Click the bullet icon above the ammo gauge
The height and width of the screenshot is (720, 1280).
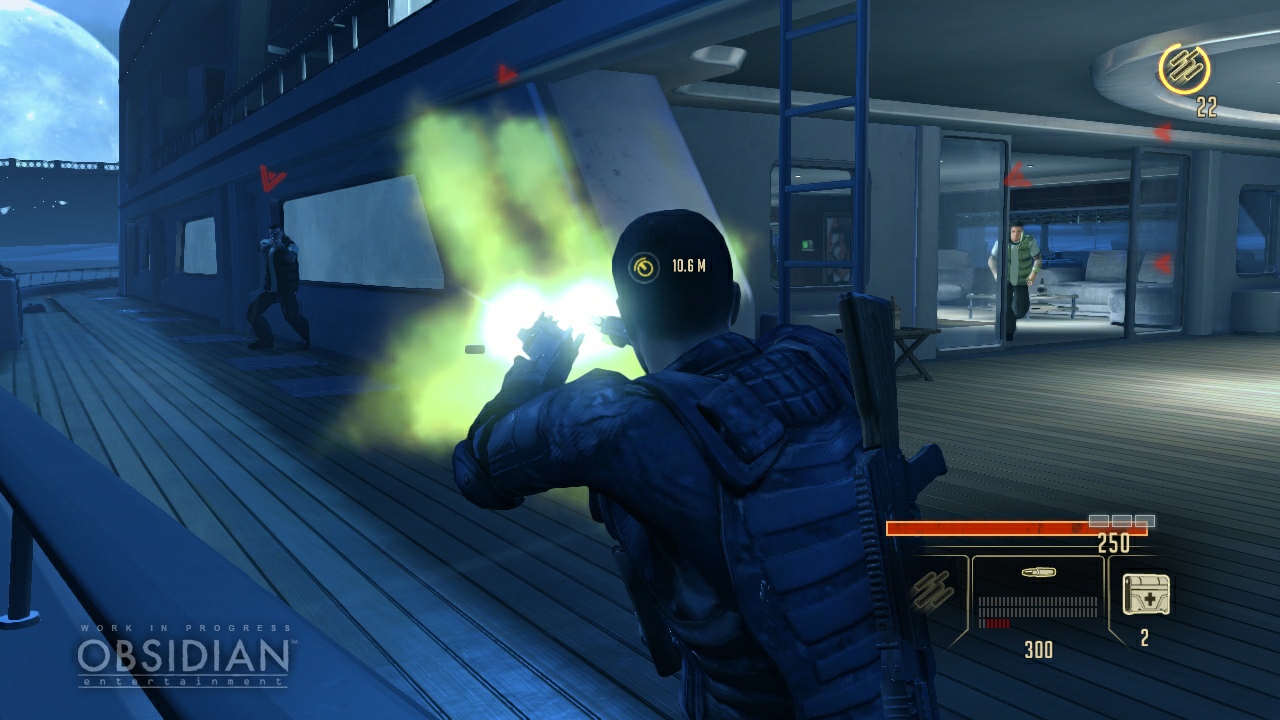pyautogui.click(x=1040, y=573)
